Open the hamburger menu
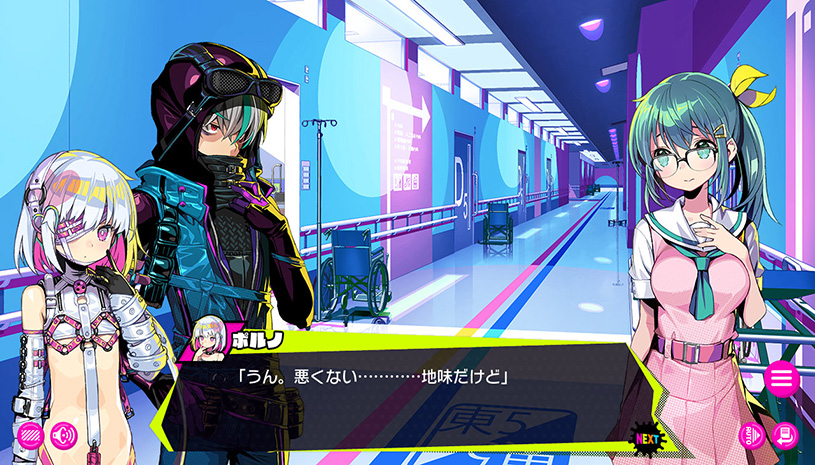The width and height of the screenshot is (815, 465). click(781, 379)
